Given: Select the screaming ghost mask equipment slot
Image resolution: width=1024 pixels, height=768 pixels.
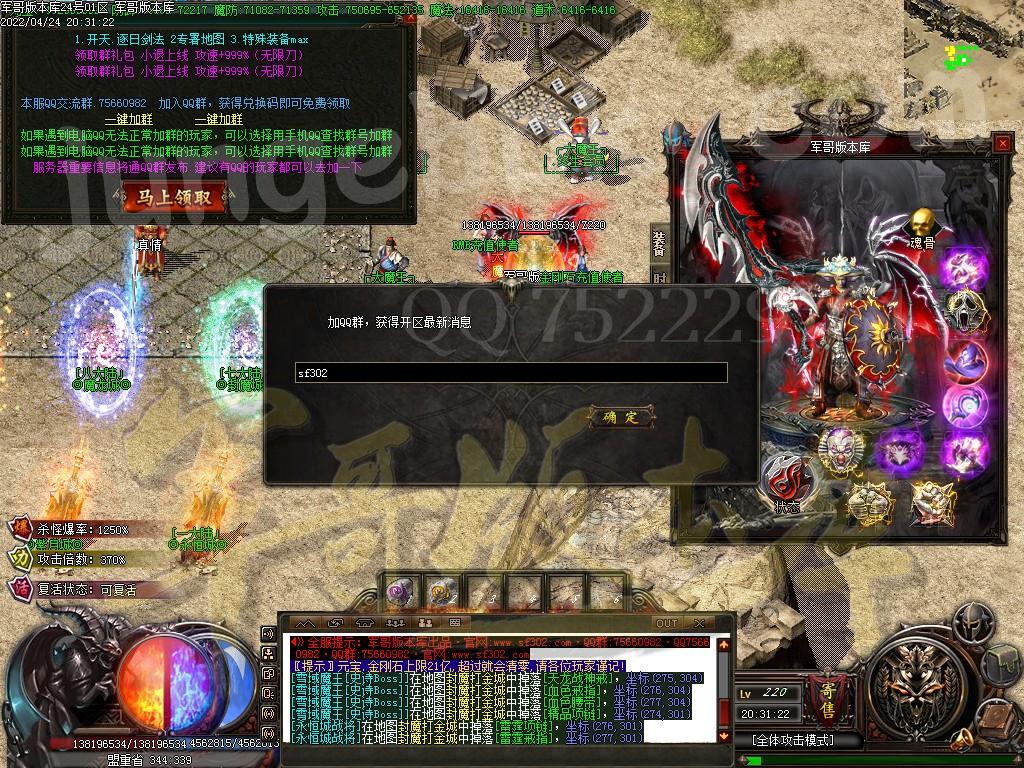Looking at the screenshot, I should pyautogui.click(x=966, y=311).
